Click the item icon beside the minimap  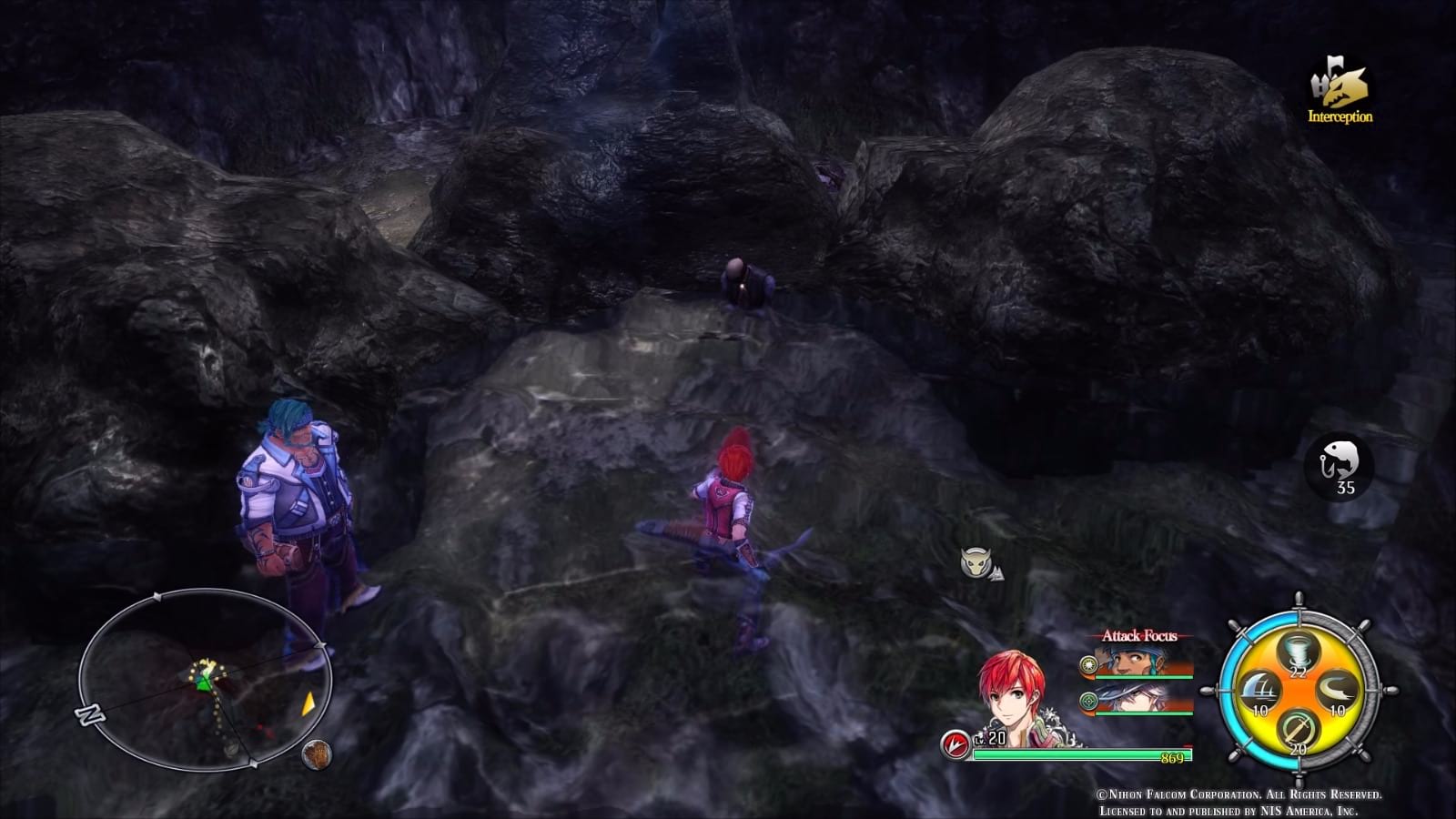(318, 753)
